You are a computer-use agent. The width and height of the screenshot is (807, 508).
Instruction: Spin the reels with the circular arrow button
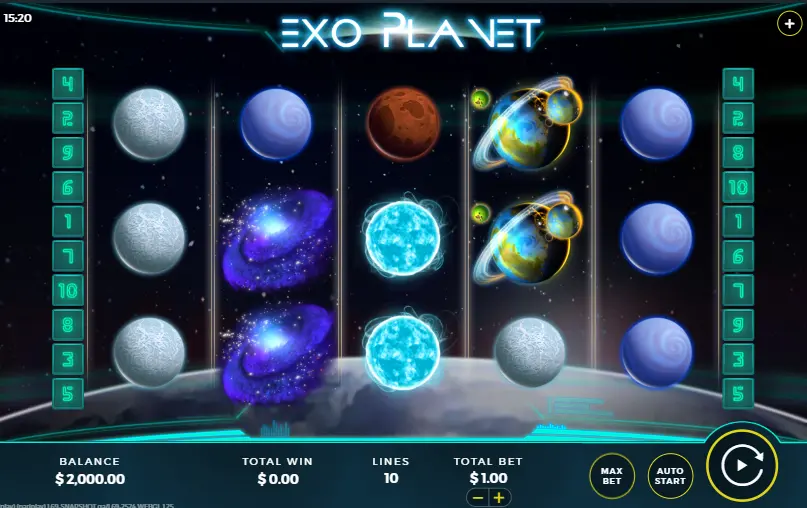tap(742, 465)
